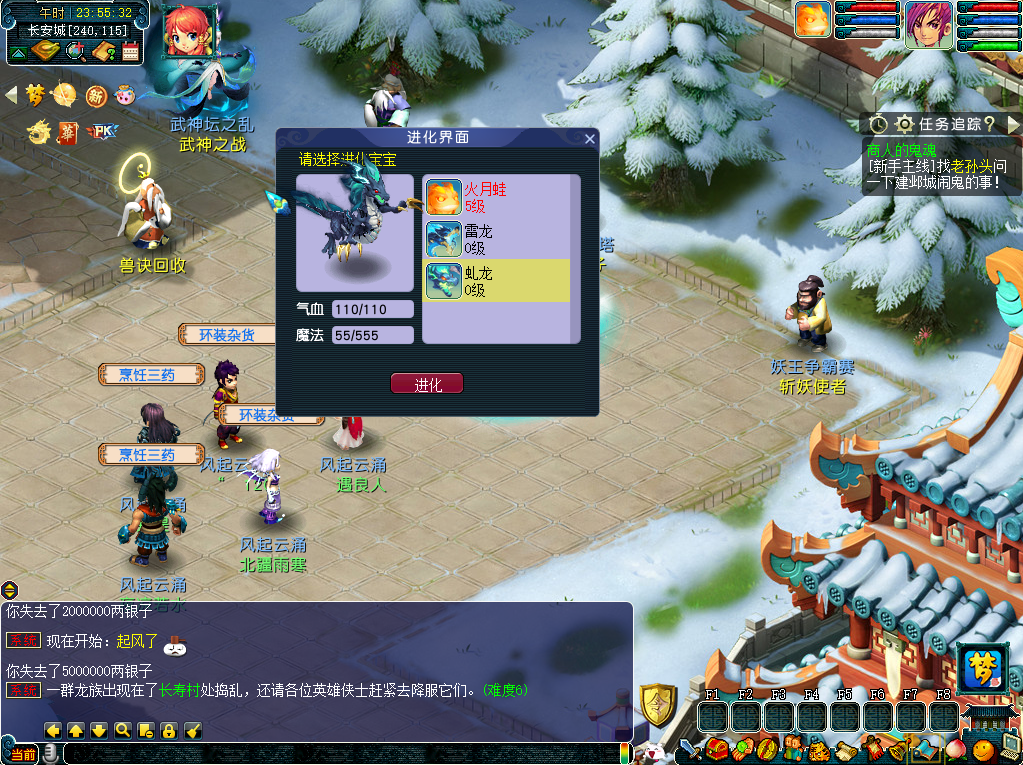Click the PK icon
Screen dimensions: 1023x765
tap(102, 131)
